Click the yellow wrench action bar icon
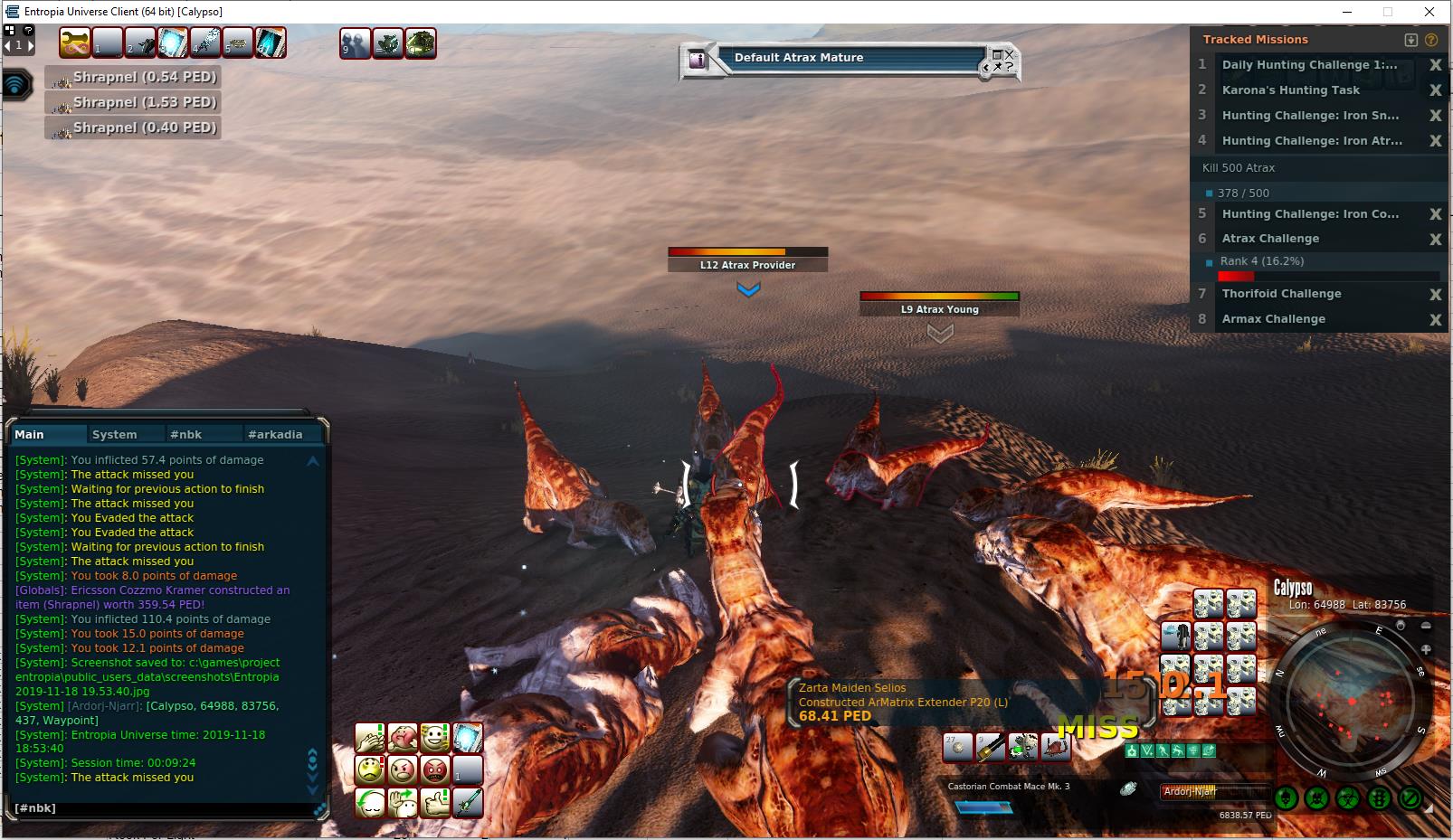 pos(75,43)
